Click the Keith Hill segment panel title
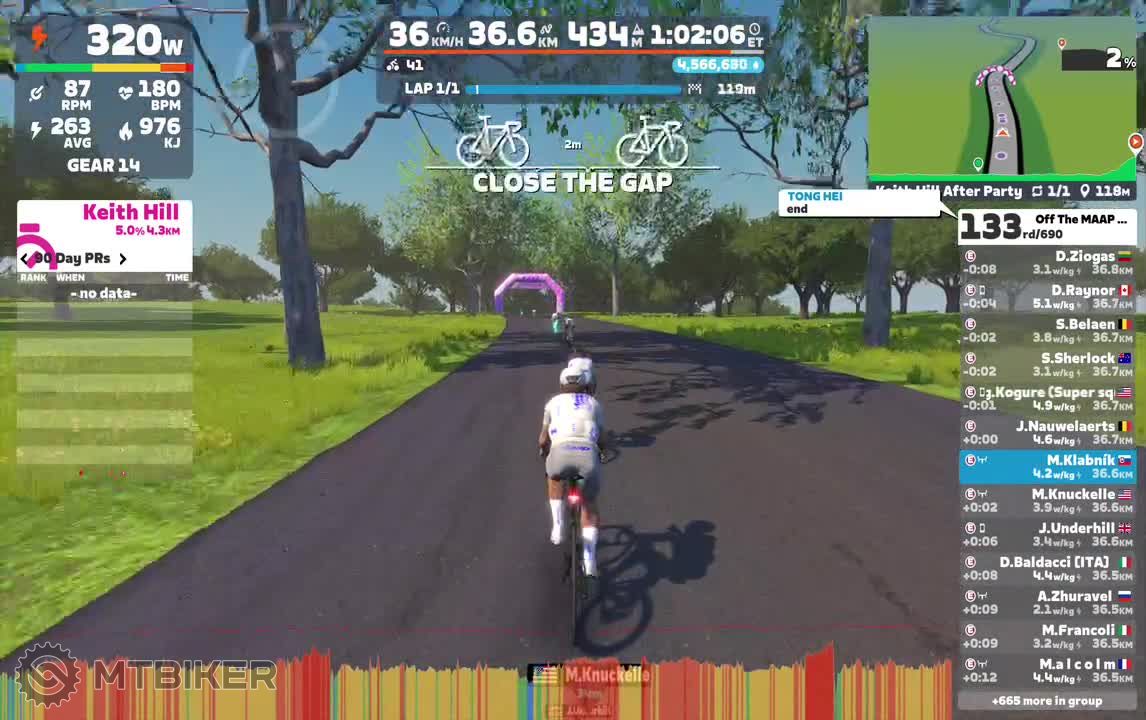 [x=130, y=212]
